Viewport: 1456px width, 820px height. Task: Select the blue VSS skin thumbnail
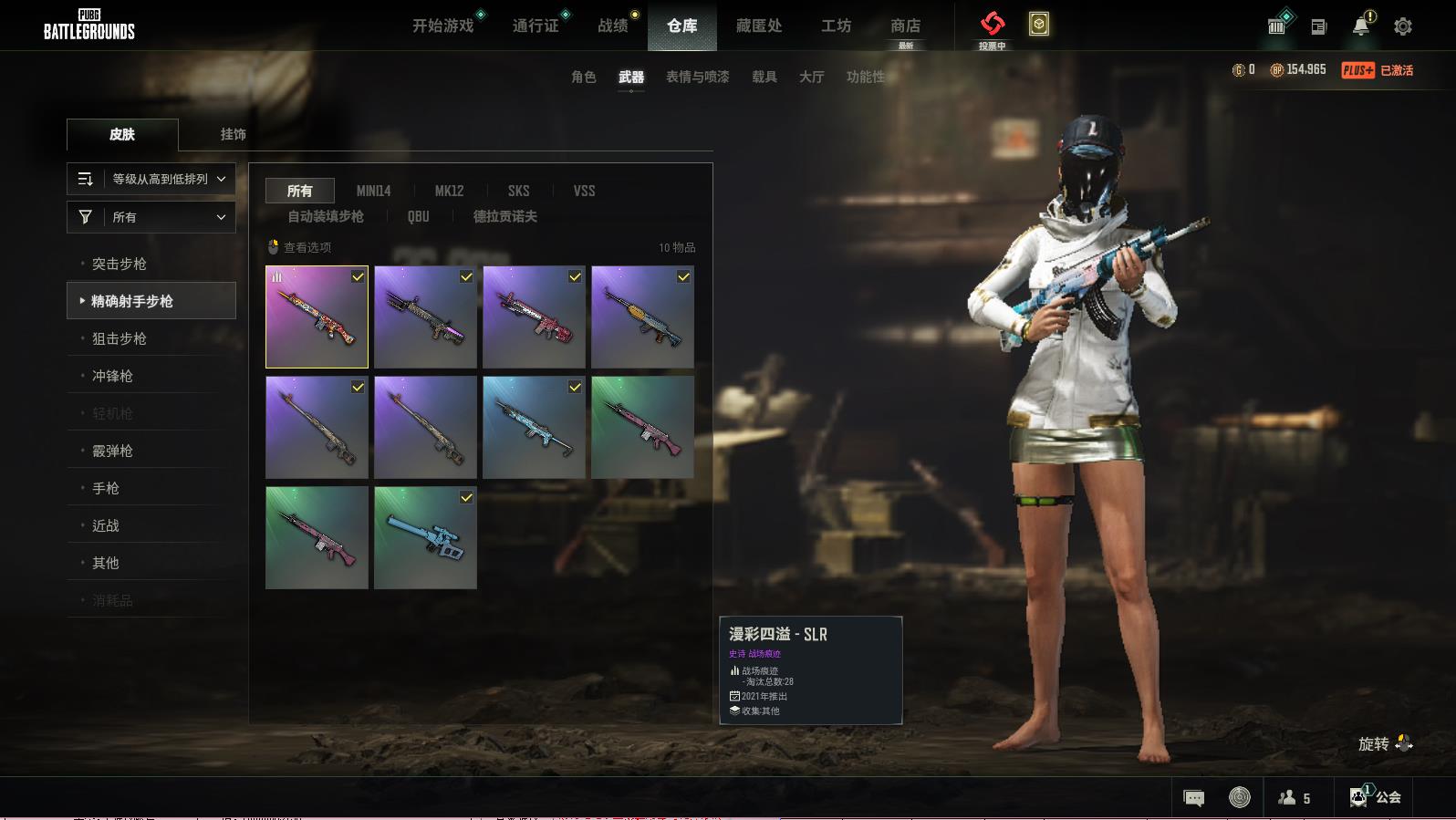coord(425,537)
